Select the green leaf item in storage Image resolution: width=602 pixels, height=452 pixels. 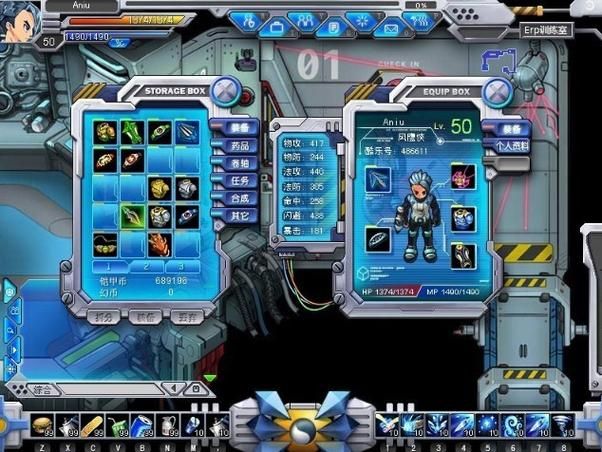(133, 132)
